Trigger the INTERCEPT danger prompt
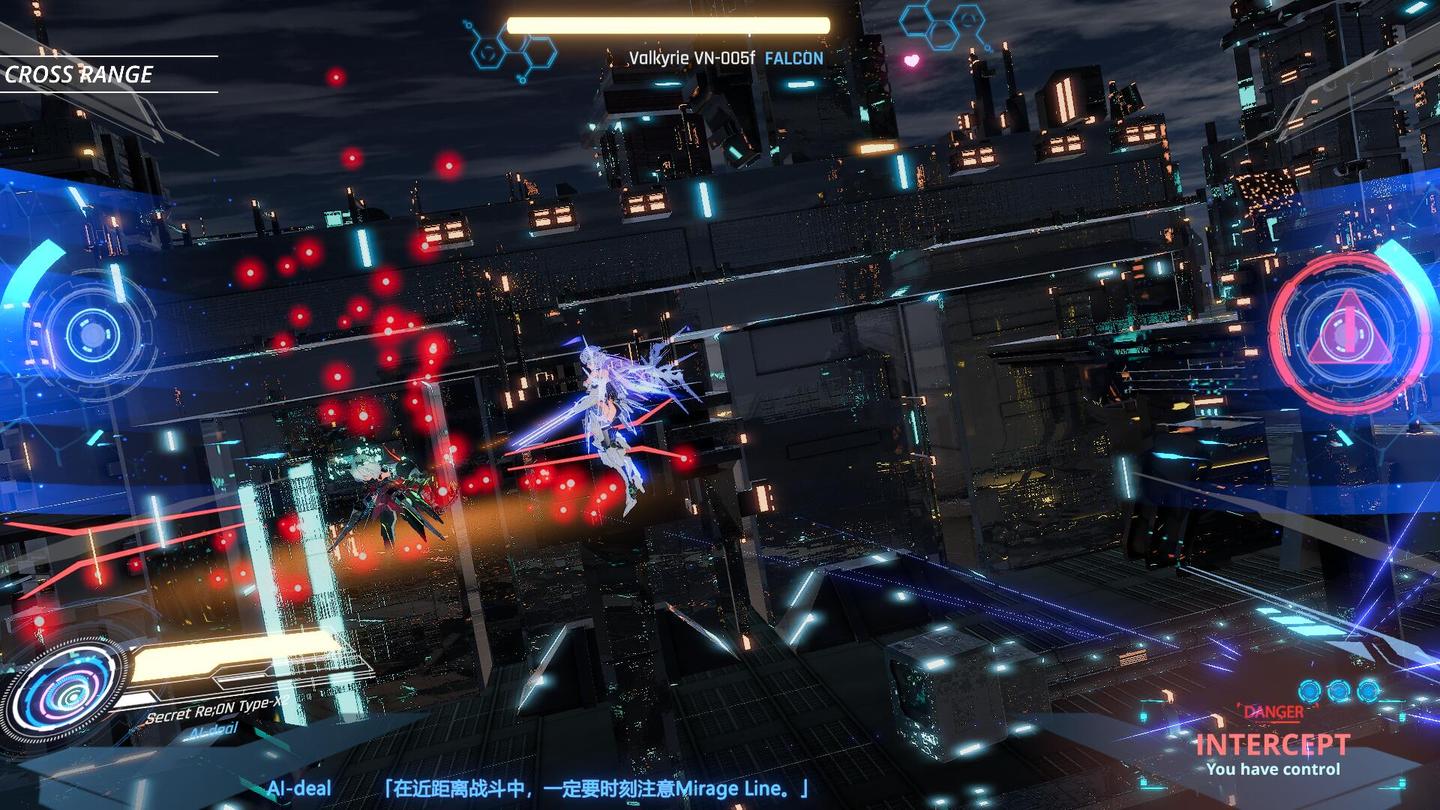Screen dimensions: 1440x810 [x=1272, y=745]
